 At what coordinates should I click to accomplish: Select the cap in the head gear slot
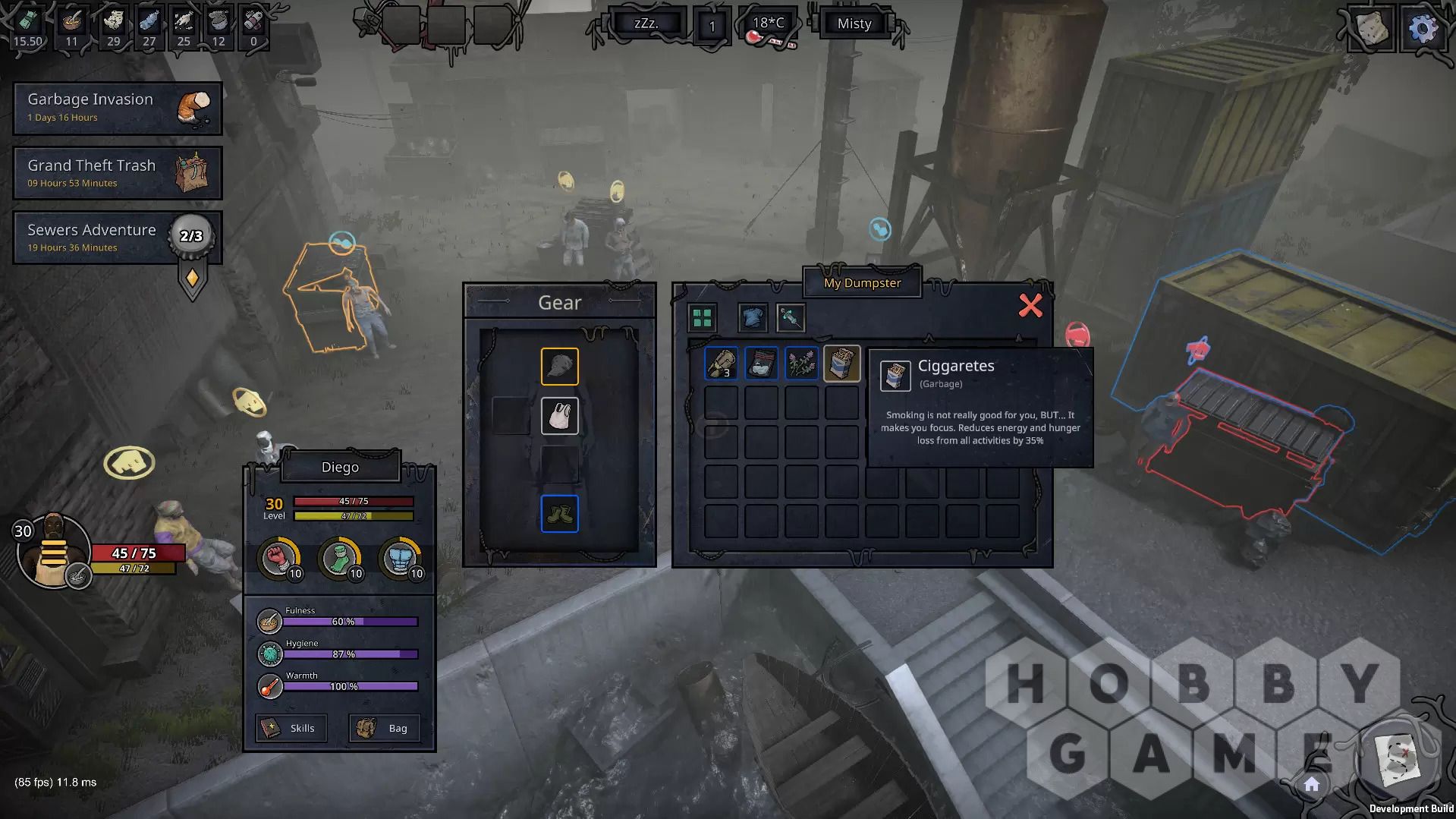pos(559,367)
